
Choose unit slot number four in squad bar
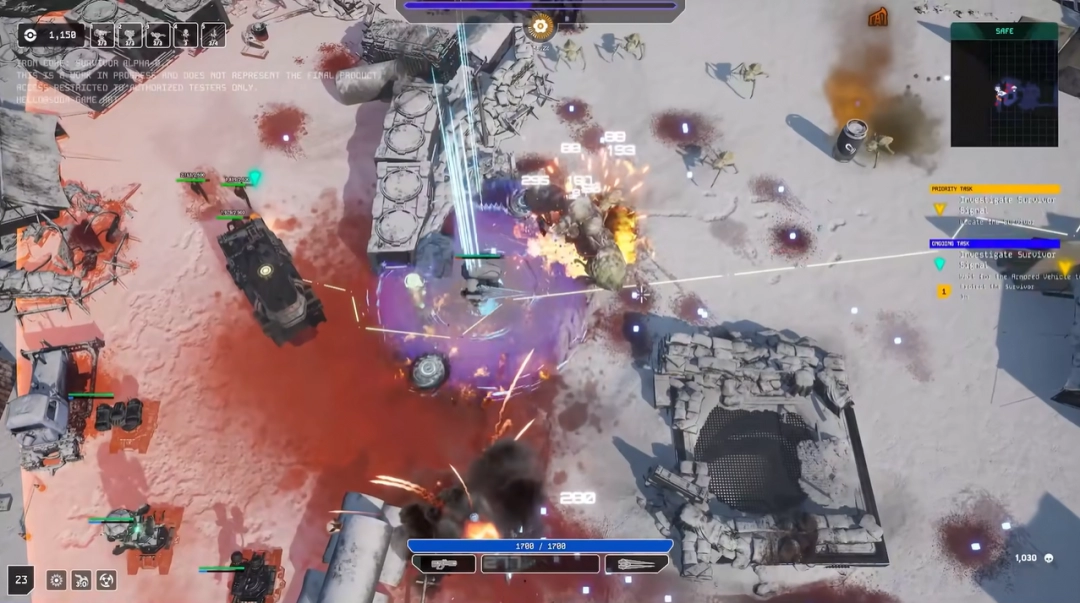186,36
